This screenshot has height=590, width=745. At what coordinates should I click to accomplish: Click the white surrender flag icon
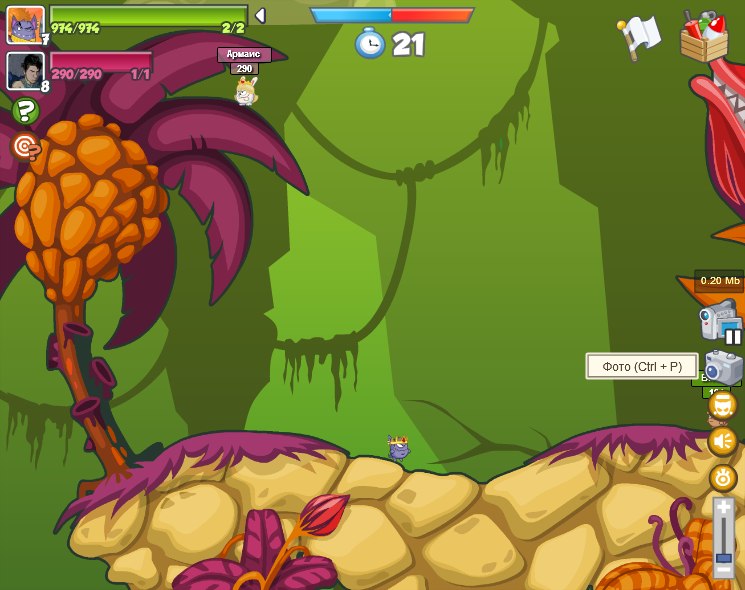tap(639, 36)
